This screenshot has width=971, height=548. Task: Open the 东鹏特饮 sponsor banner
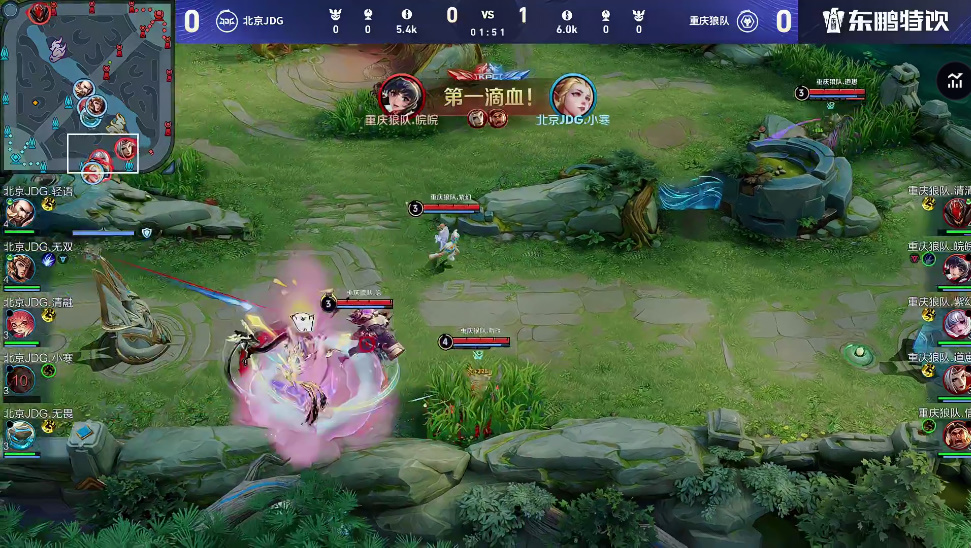click(885, 21)
